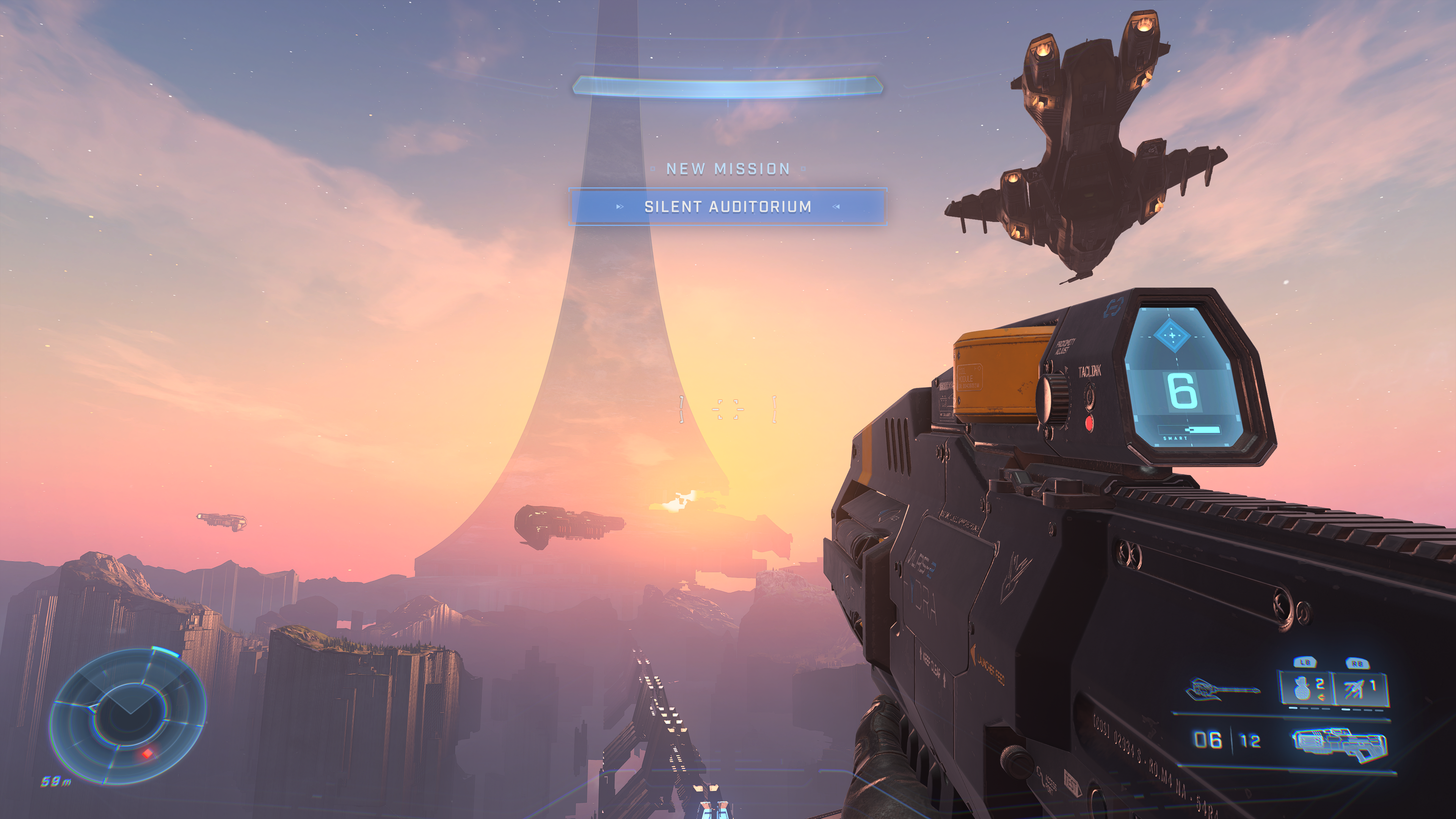Choose the Hydra launcher weapon icon
The width and height of the screenshot is (1456, 819).
coord(1339,744)
